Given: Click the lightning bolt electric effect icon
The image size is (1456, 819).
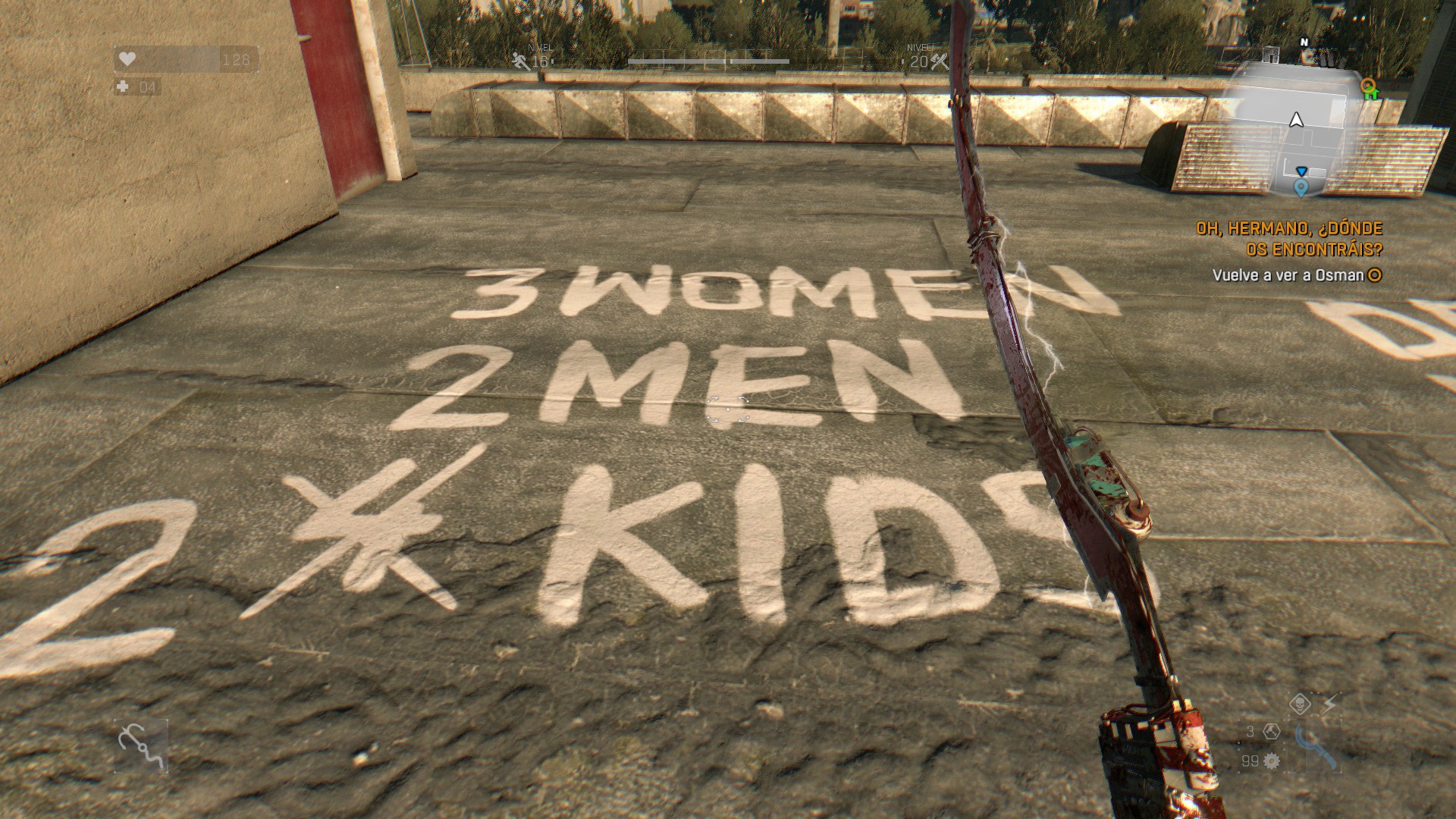Looking at the screenshot, I should point(1329,705).
